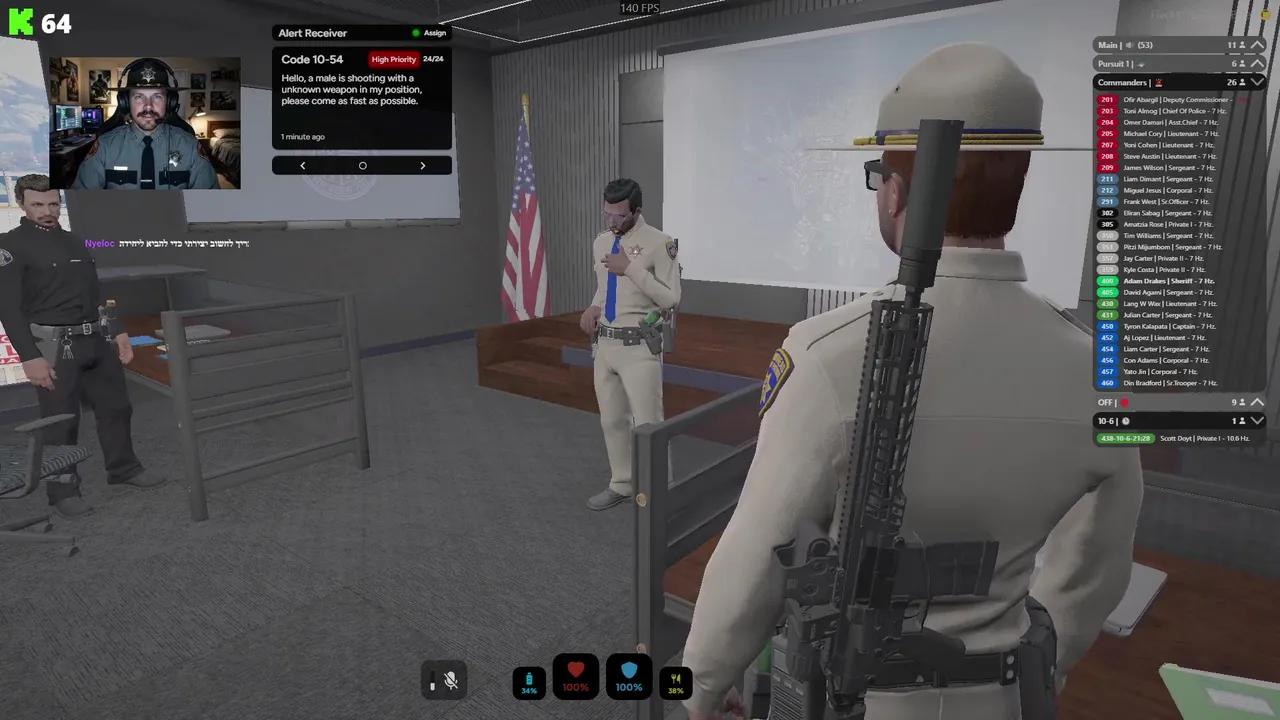Click the armor 100% progress indicator

(629, 686)
